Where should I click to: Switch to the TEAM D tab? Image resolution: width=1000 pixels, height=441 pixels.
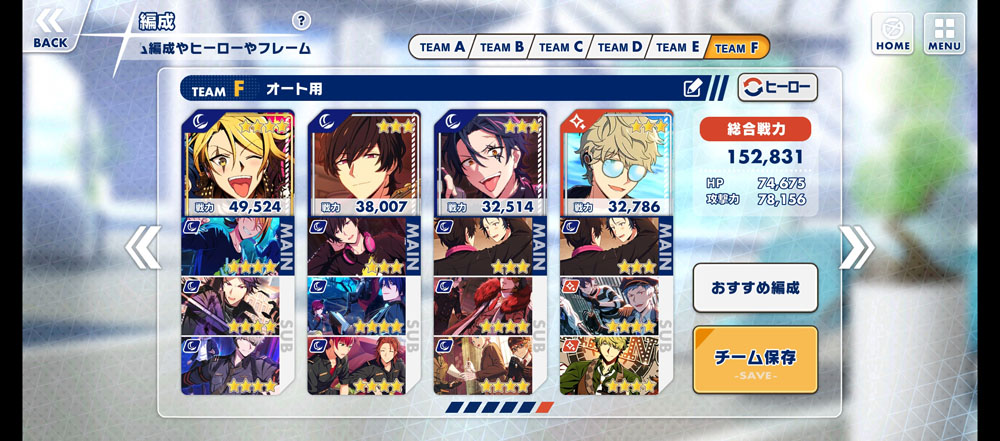tap(619, 47)
